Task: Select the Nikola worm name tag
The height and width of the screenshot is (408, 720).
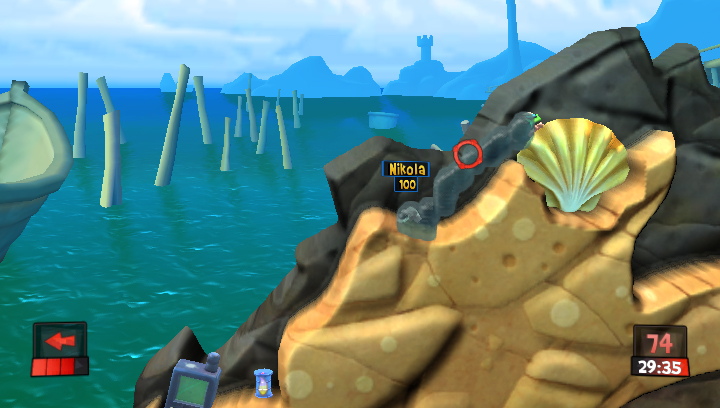Action: pos(406,170)
